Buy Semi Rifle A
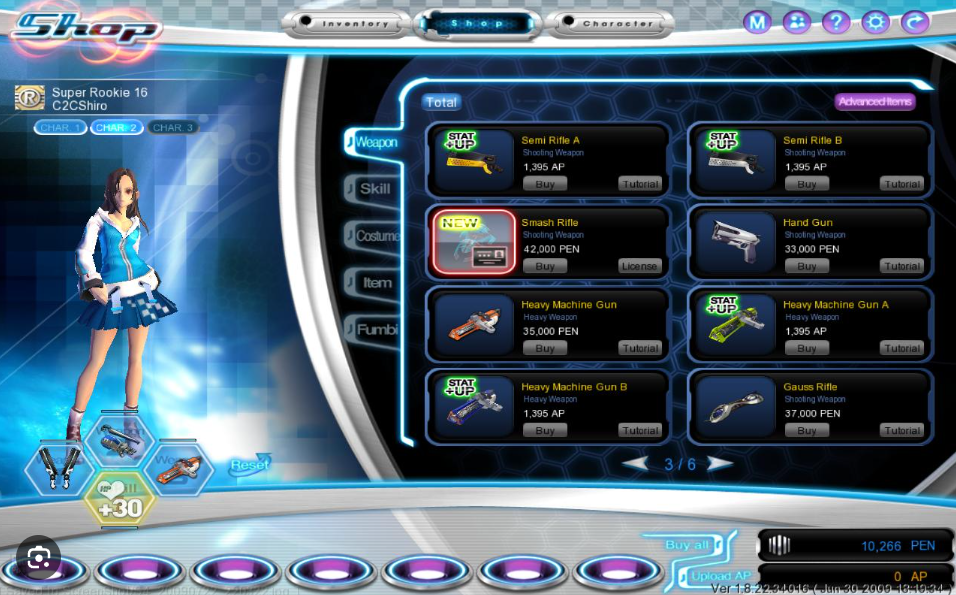 (545, 184)
